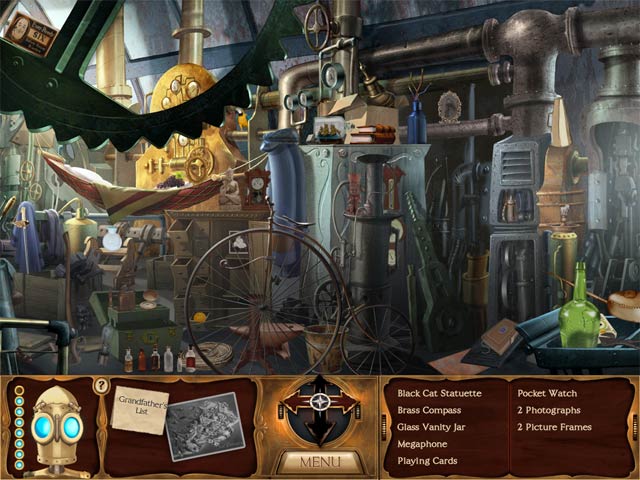
Task: Open the MENU button
Action: pyautogui.click(x=319, y=462)
